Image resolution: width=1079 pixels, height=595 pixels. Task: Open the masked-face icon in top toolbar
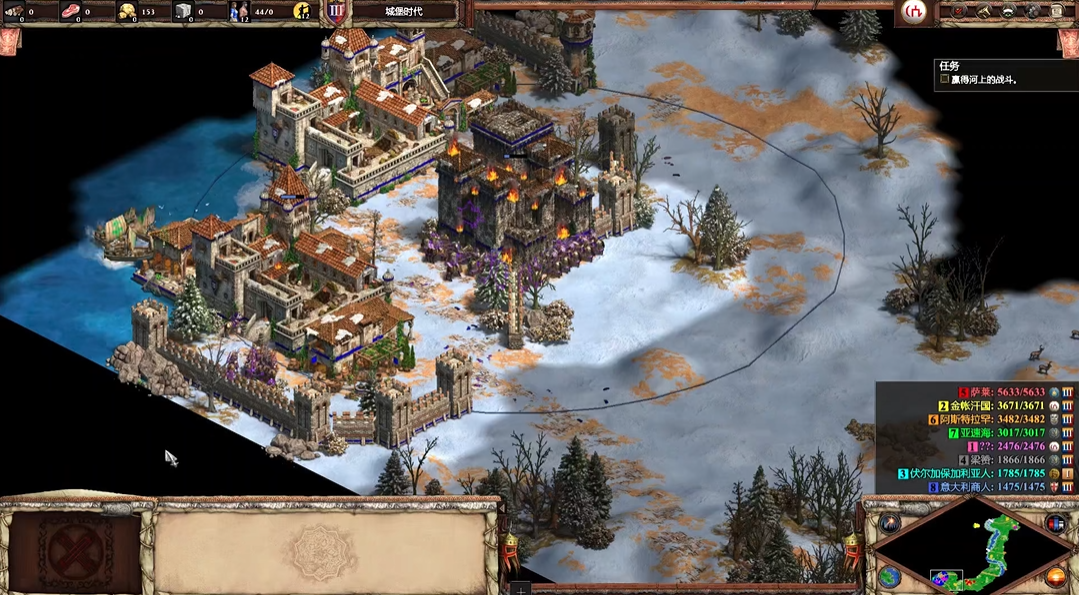click(x=1008, y=12)
